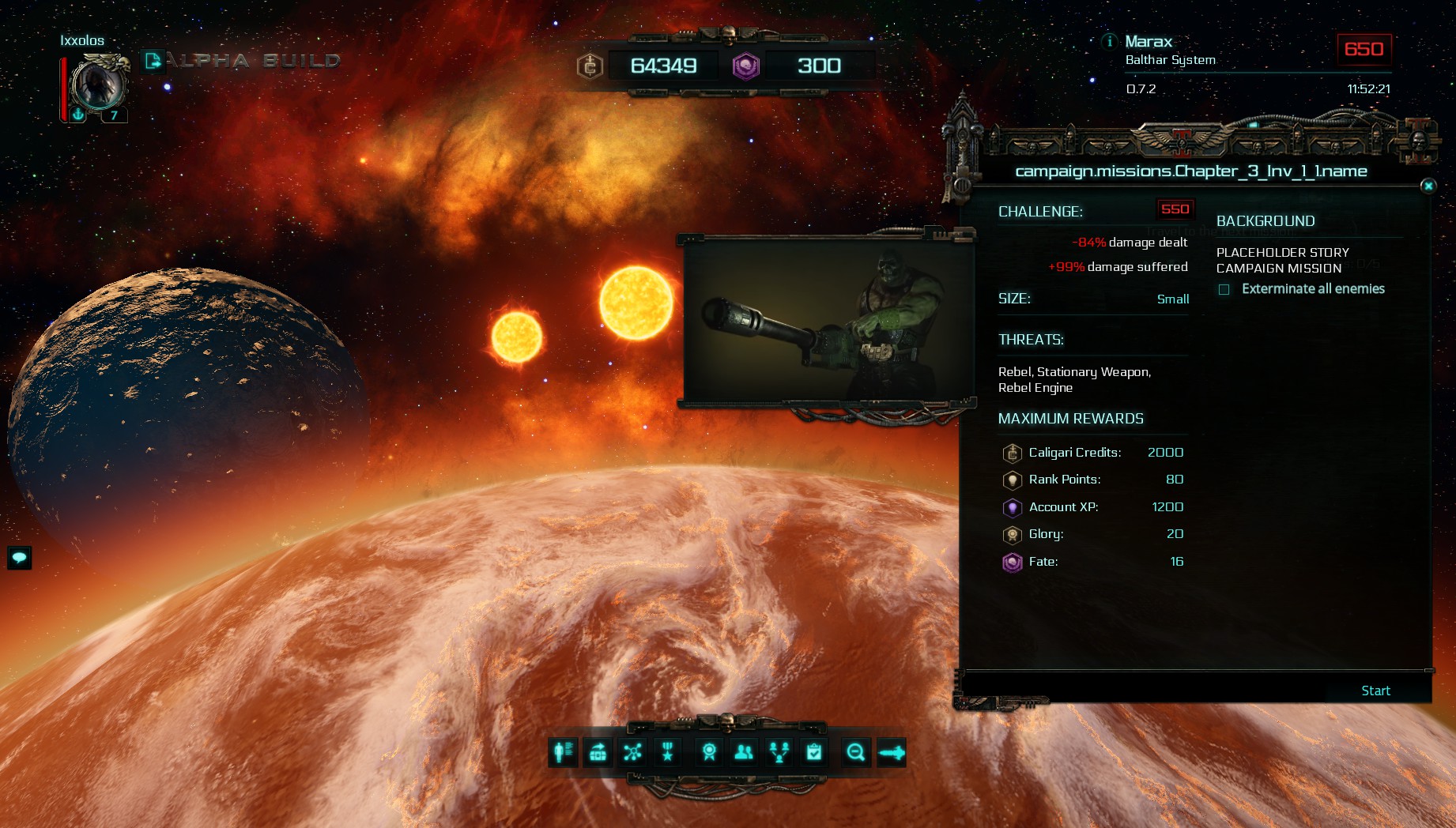Click the ork gunner mission thumbnail
The width and height of the screenshot is (1456, 828).
828,322
